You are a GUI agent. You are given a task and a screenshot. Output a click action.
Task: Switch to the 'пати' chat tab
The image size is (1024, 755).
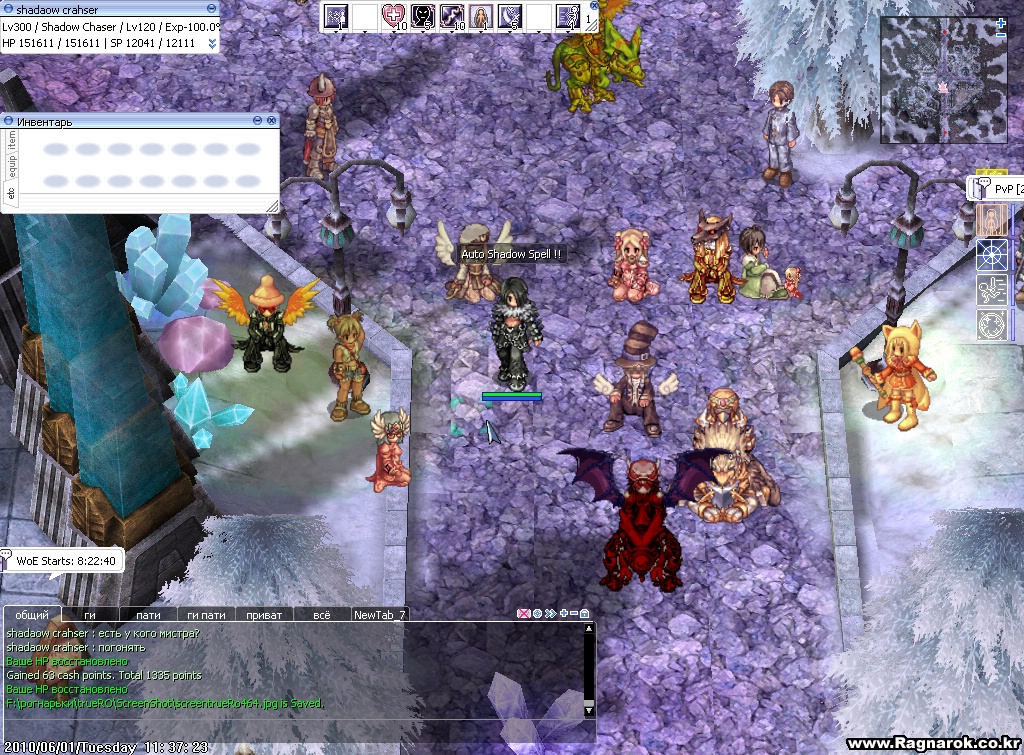(148, 615)
